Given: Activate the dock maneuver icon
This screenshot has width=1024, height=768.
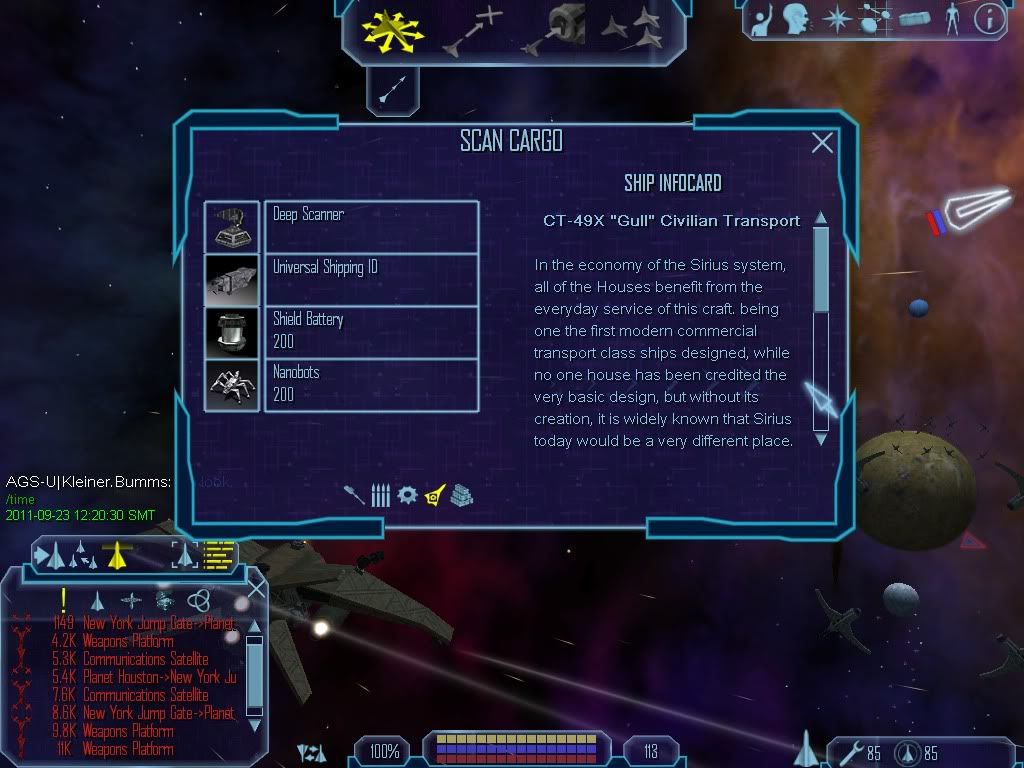Looking at the screenshot, I should [x=557, y=30].
